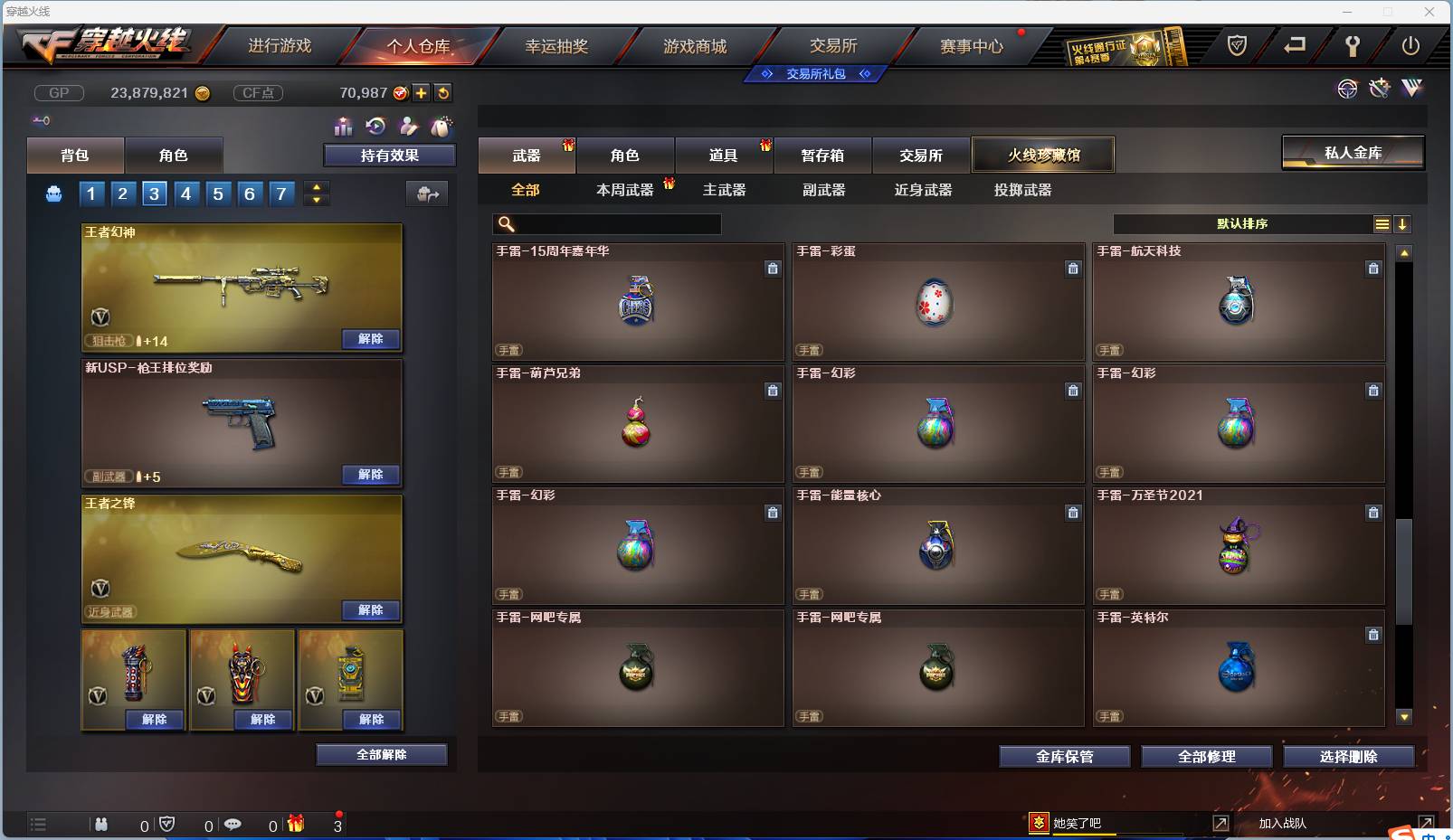This screenshot has width=1453, height=840.
Task: Click the plus icon to recharge CF点
Action: 422,92
